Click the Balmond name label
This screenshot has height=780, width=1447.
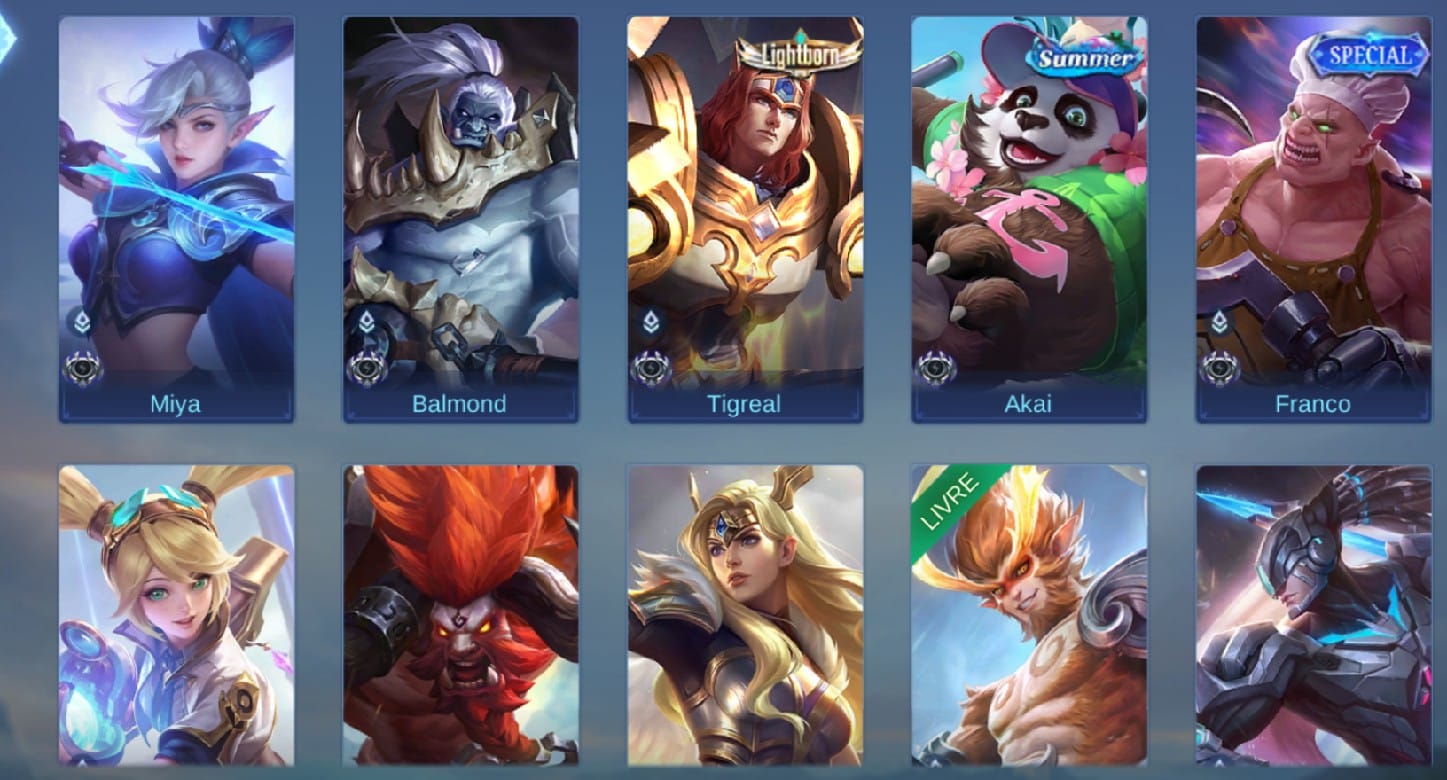460,403
